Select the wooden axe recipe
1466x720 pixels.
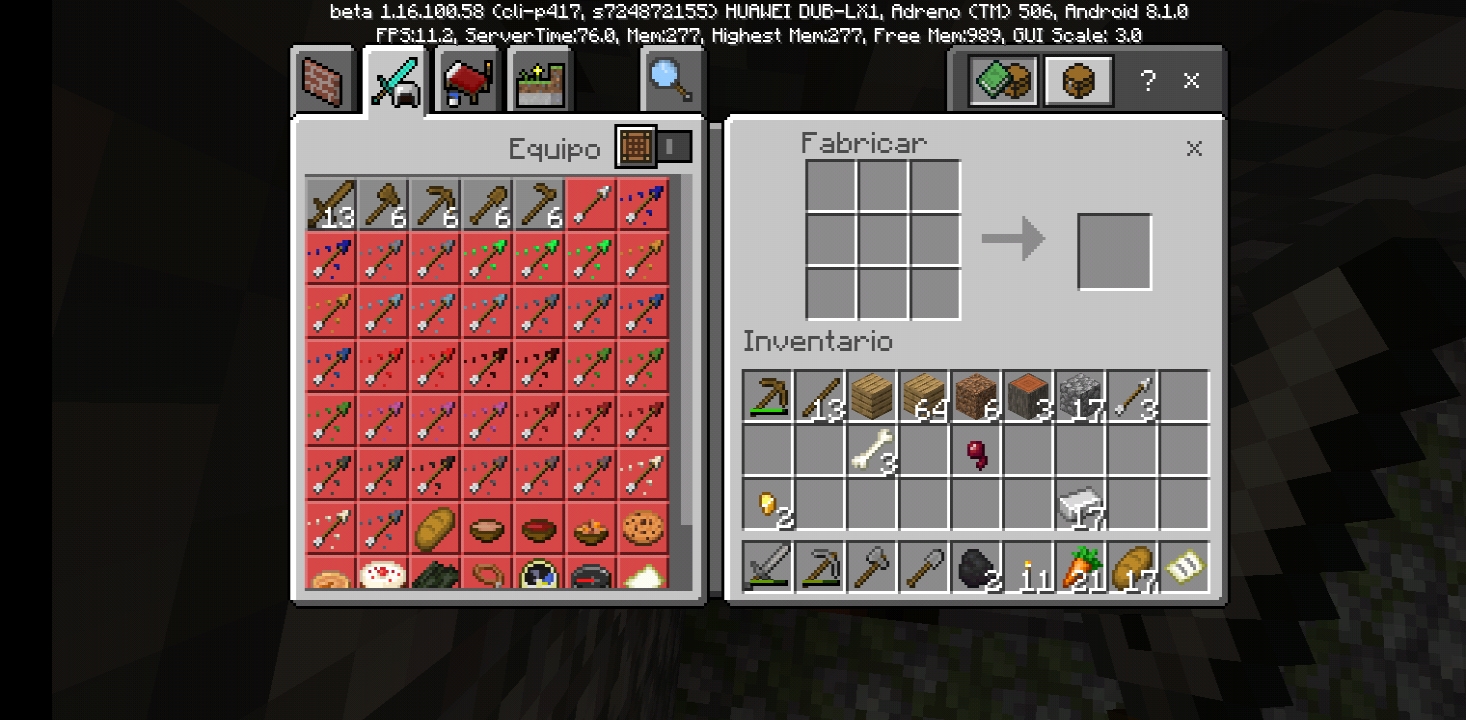pyautogui.click(x=383, y=204)
